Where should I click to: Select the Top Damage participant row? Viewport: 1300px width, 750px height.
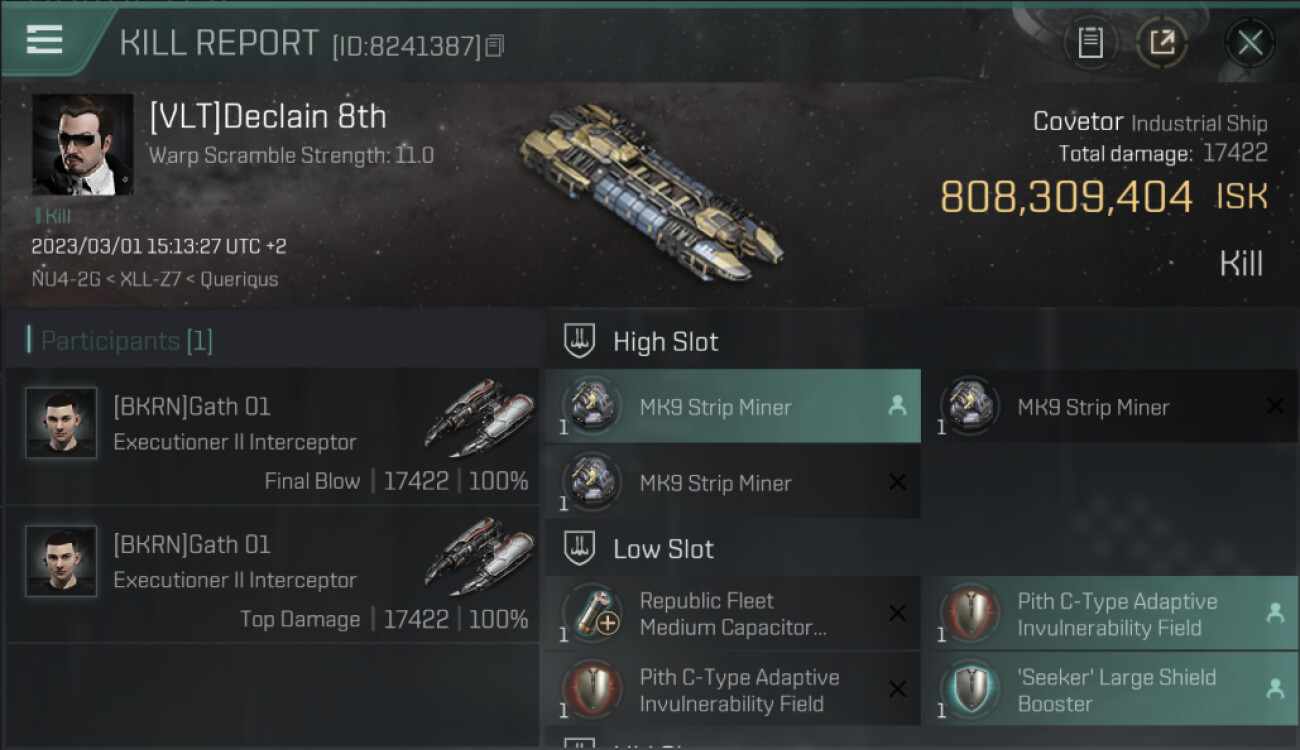tap(272, 574)
